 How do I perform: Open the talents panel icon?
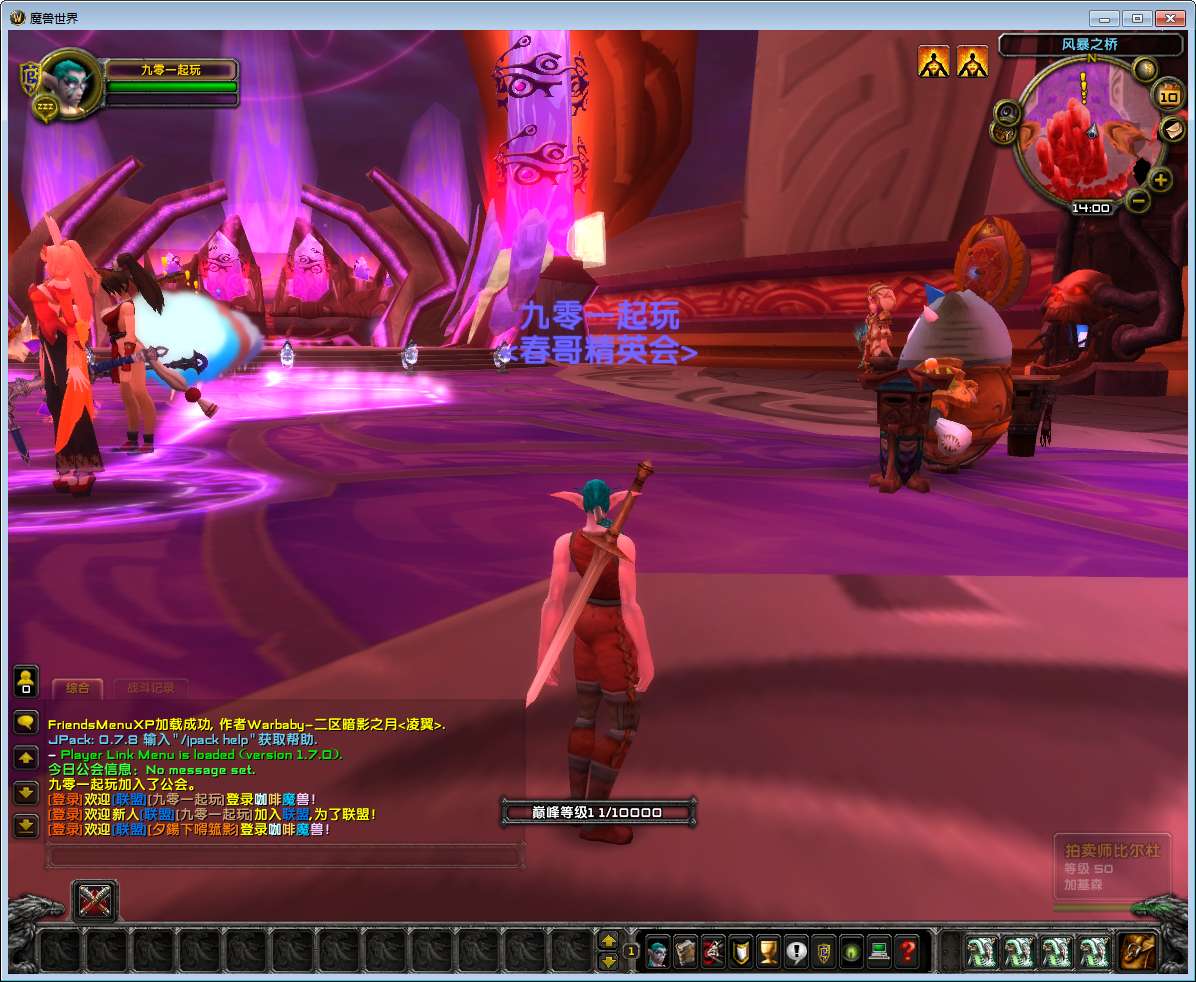click(713, 951)
